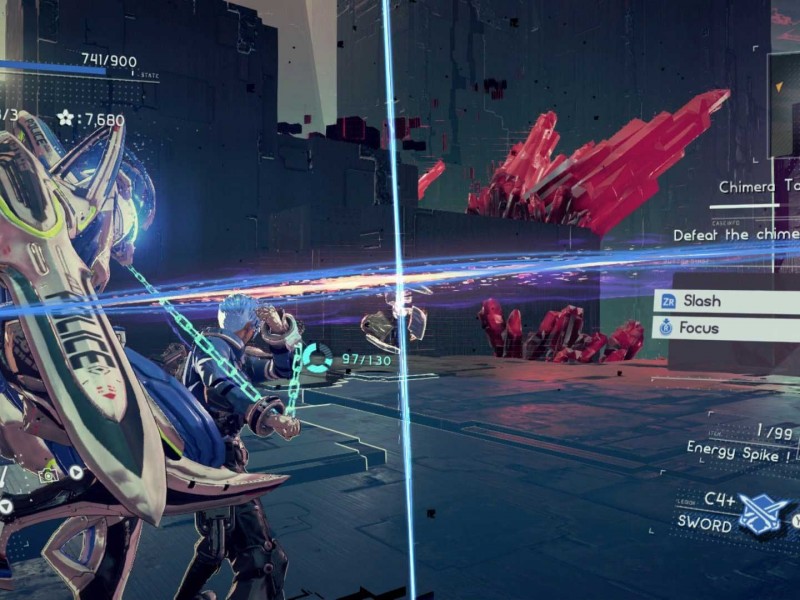This screenshot has height=600, width=800.
Task: Click the crossed-swords Sword Legion icon
Action: (763, 512)
